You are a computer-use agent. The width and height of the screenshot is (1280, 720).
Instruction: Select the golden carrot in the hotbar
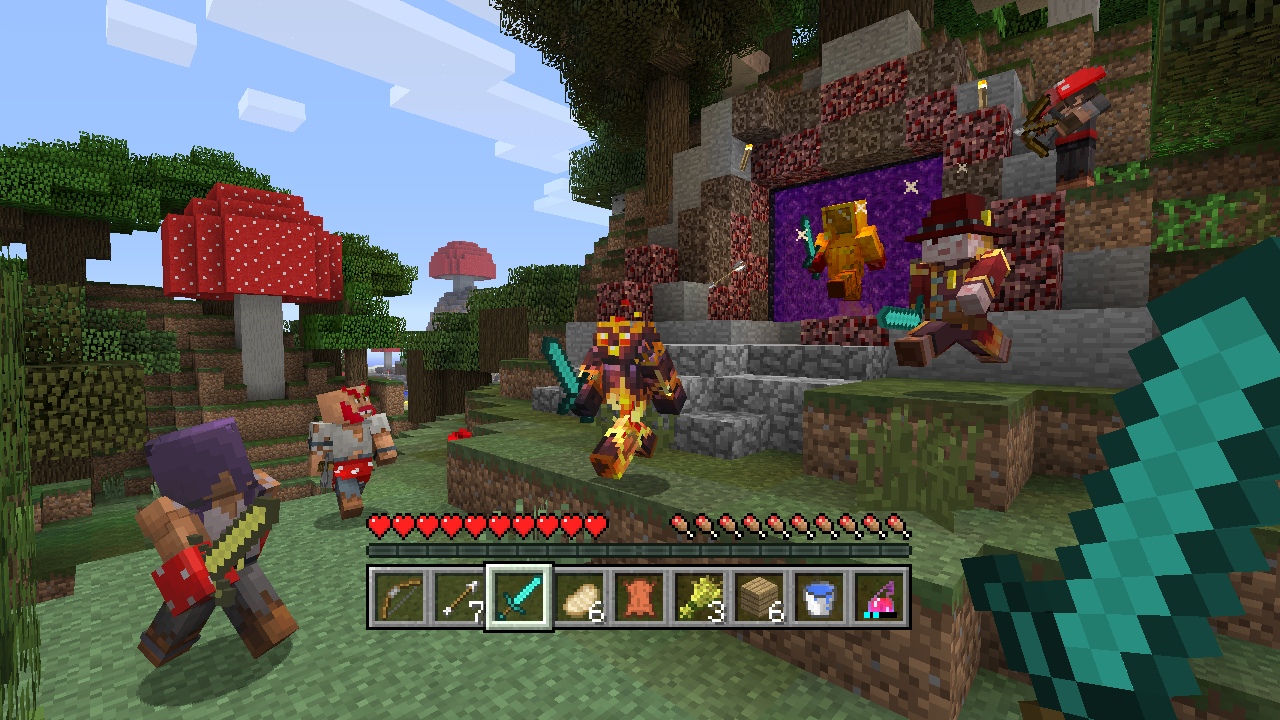698,597
